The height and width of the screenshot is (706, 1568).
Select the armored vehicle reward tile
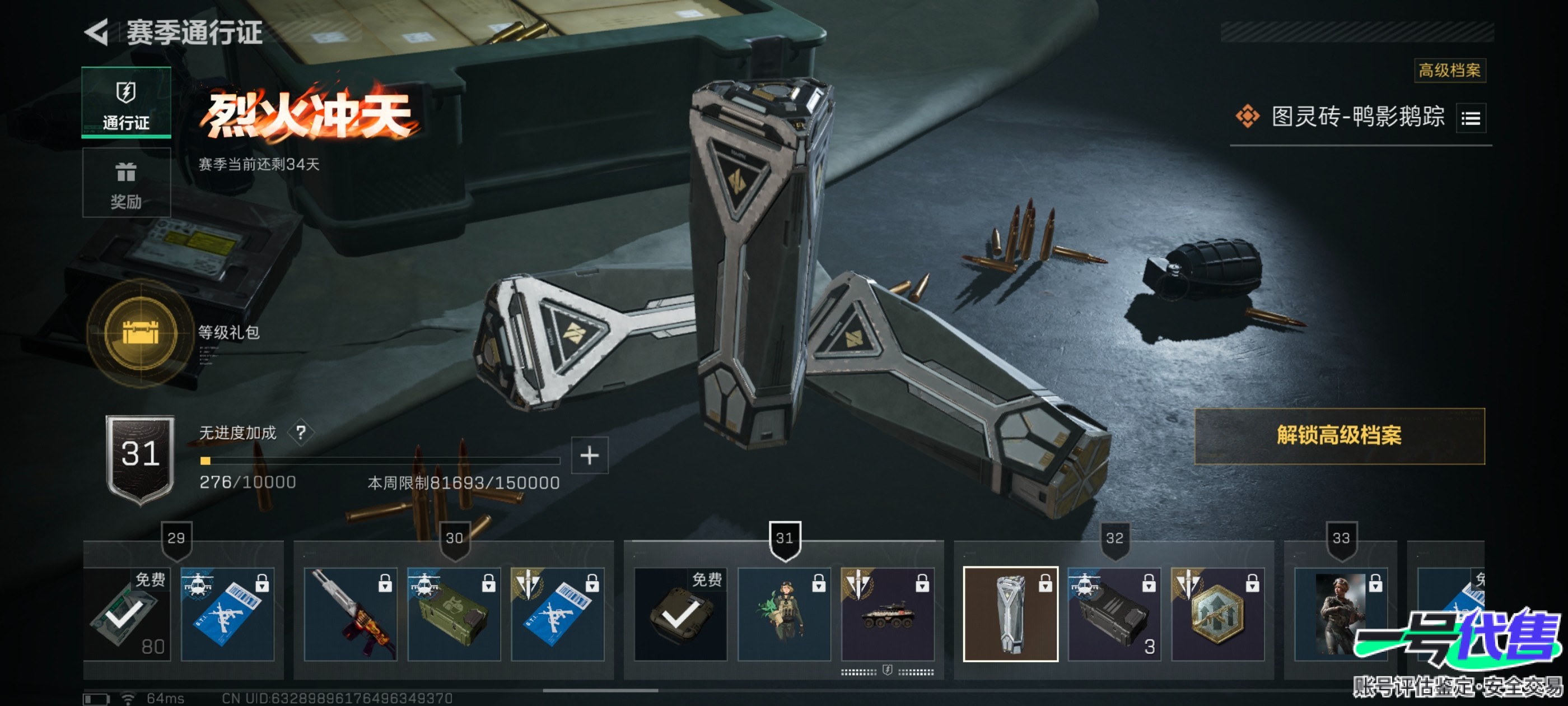point(888,614)
